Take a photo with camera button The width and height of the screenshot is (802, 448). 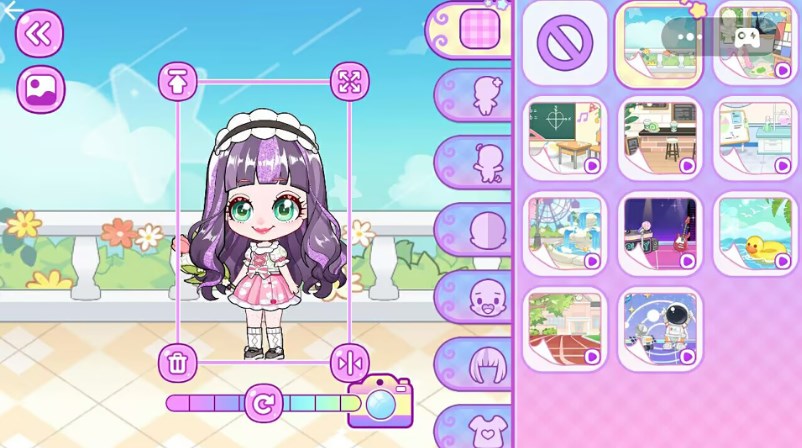click(x=380, y=401)
